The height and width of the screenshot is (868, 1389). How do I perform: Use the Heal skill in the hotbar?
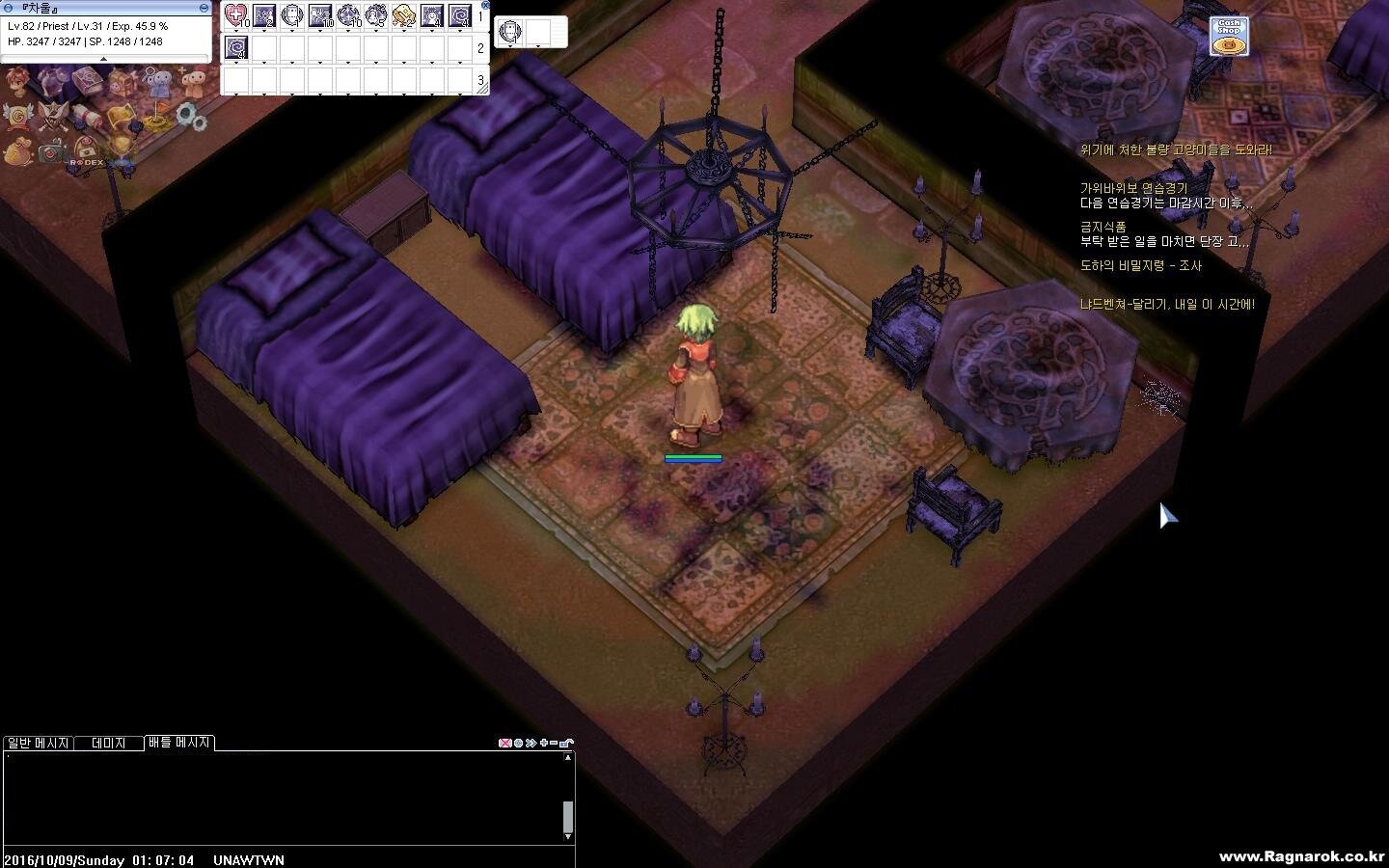click(x=235, y=15)
